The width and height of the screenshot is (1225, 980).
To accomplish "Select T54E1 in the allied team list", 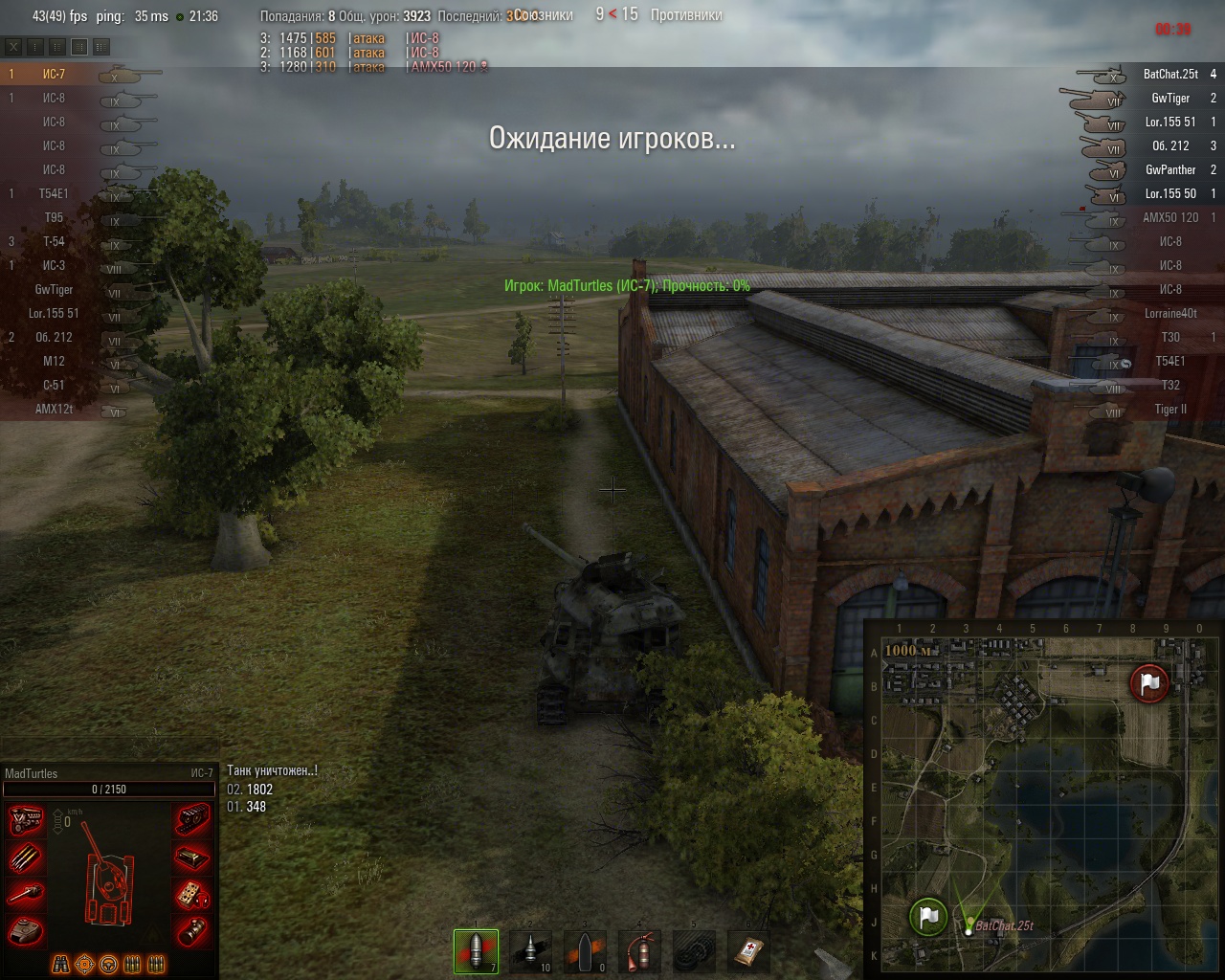I will 55,193.
